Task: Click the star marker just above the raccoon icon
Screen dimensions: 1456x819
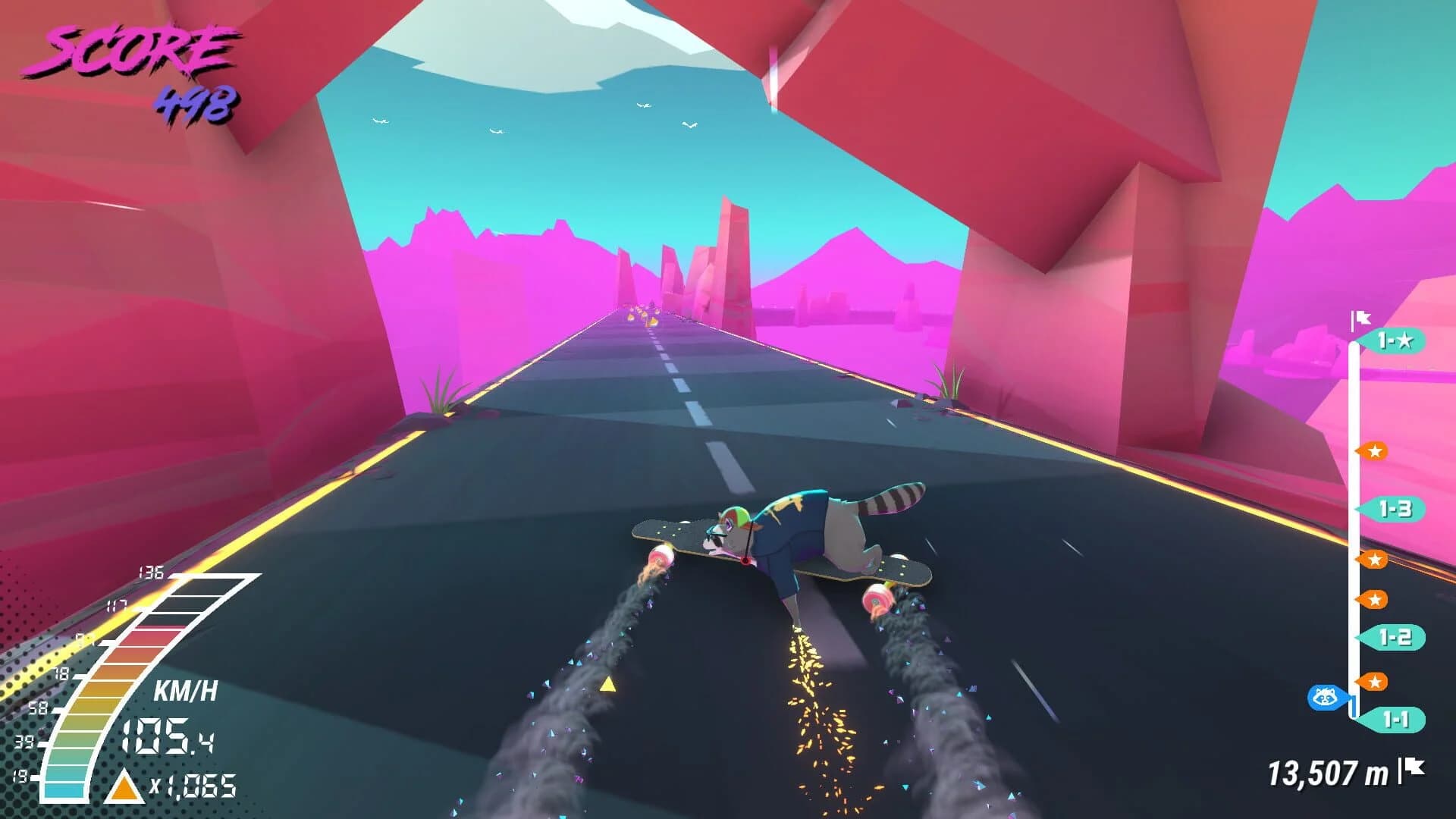Action: [1375, 681]
